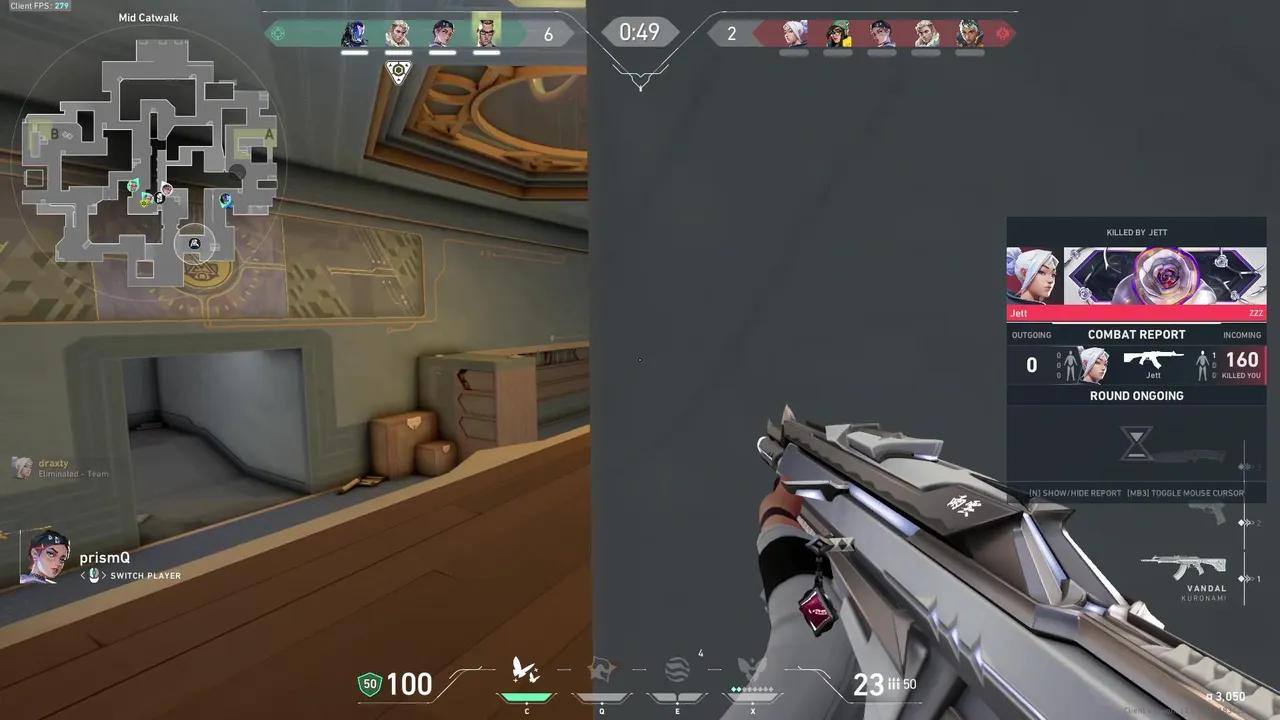Click the green shield armor icon
Image resolution: width=1280 pixels, height=720 pixels.
point(368,684)
